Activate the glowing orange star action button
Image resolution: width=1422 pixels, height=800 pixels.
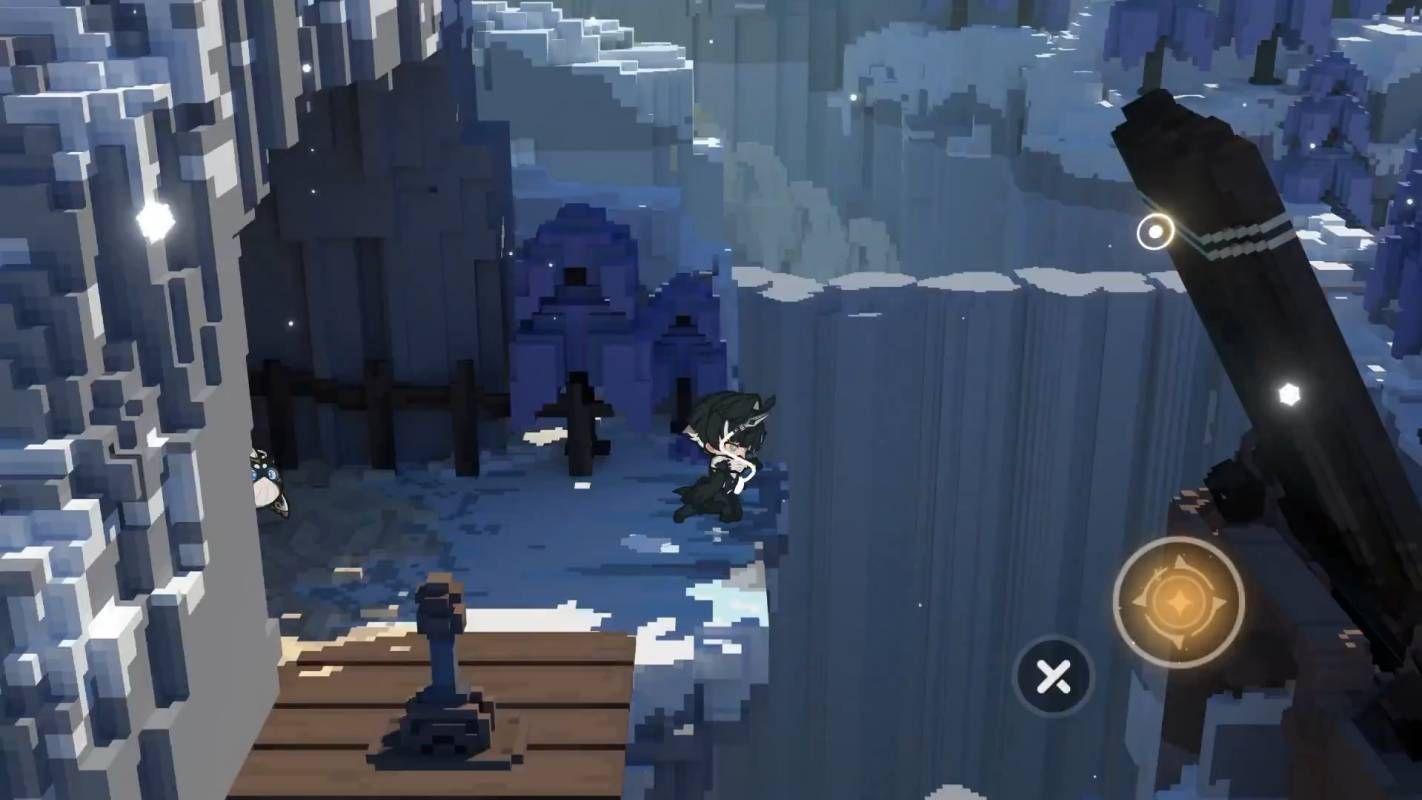tap(1178, 602)
